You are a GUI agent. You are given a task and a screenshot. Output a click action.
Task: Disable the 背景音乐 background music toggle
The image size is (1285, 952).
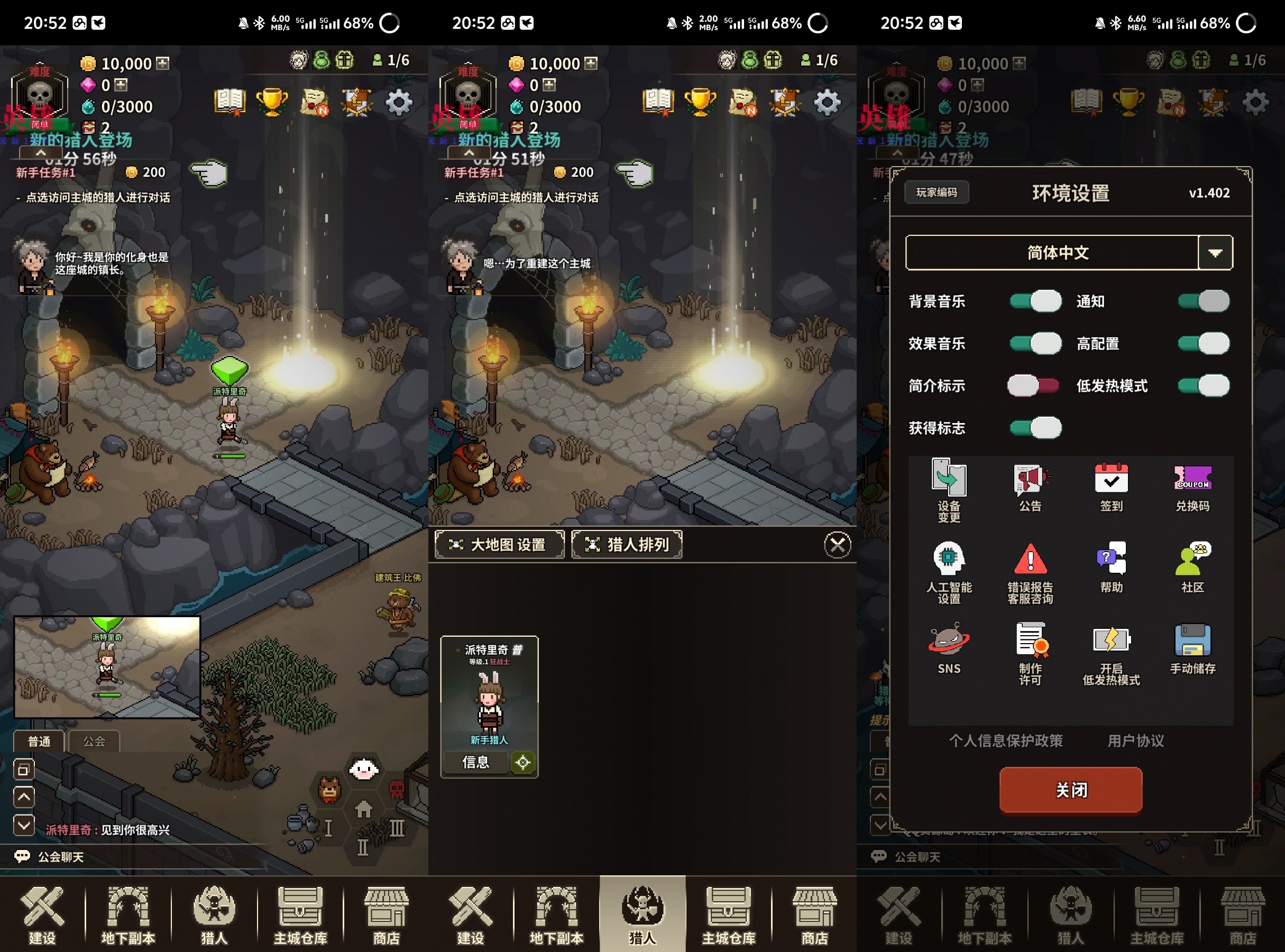(x=1035, y=301)
